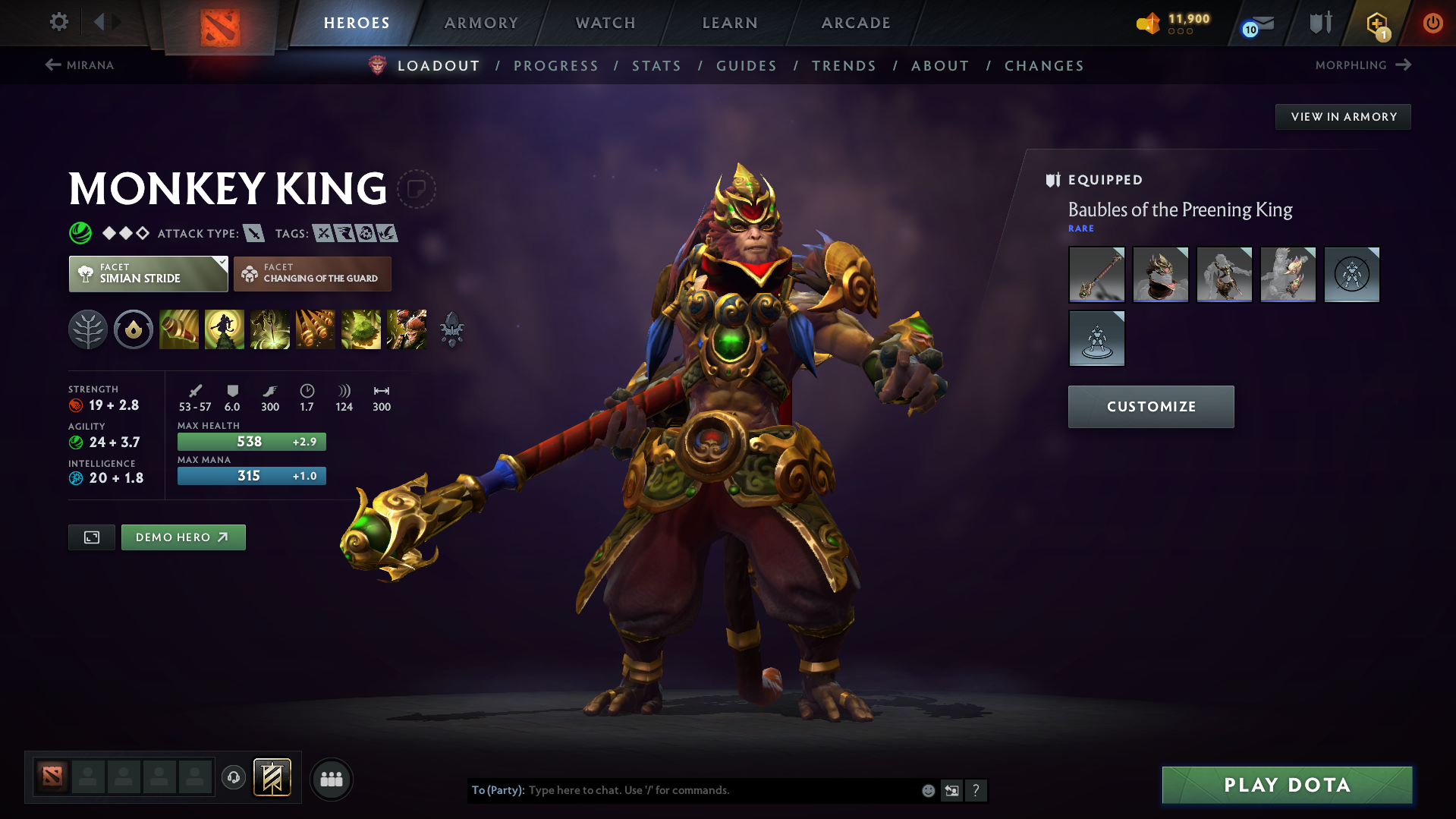The height and width of the screenshot is (819, 1456).
Task: Choose the Changing of the Guard facet
Action: (x=313, y=274)
